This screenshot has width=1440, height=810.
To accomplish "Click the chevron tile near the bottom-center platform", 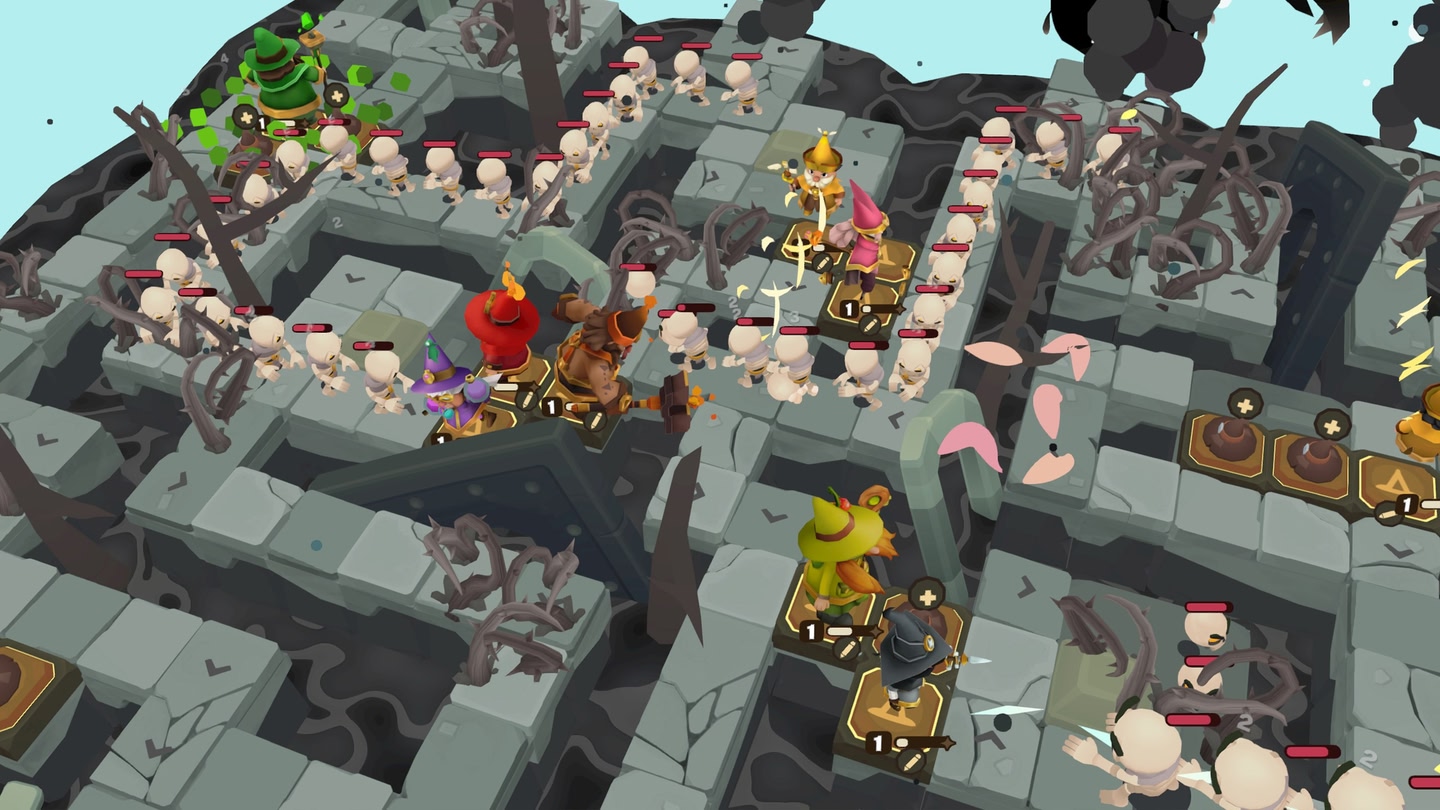I will click(992, 738).
